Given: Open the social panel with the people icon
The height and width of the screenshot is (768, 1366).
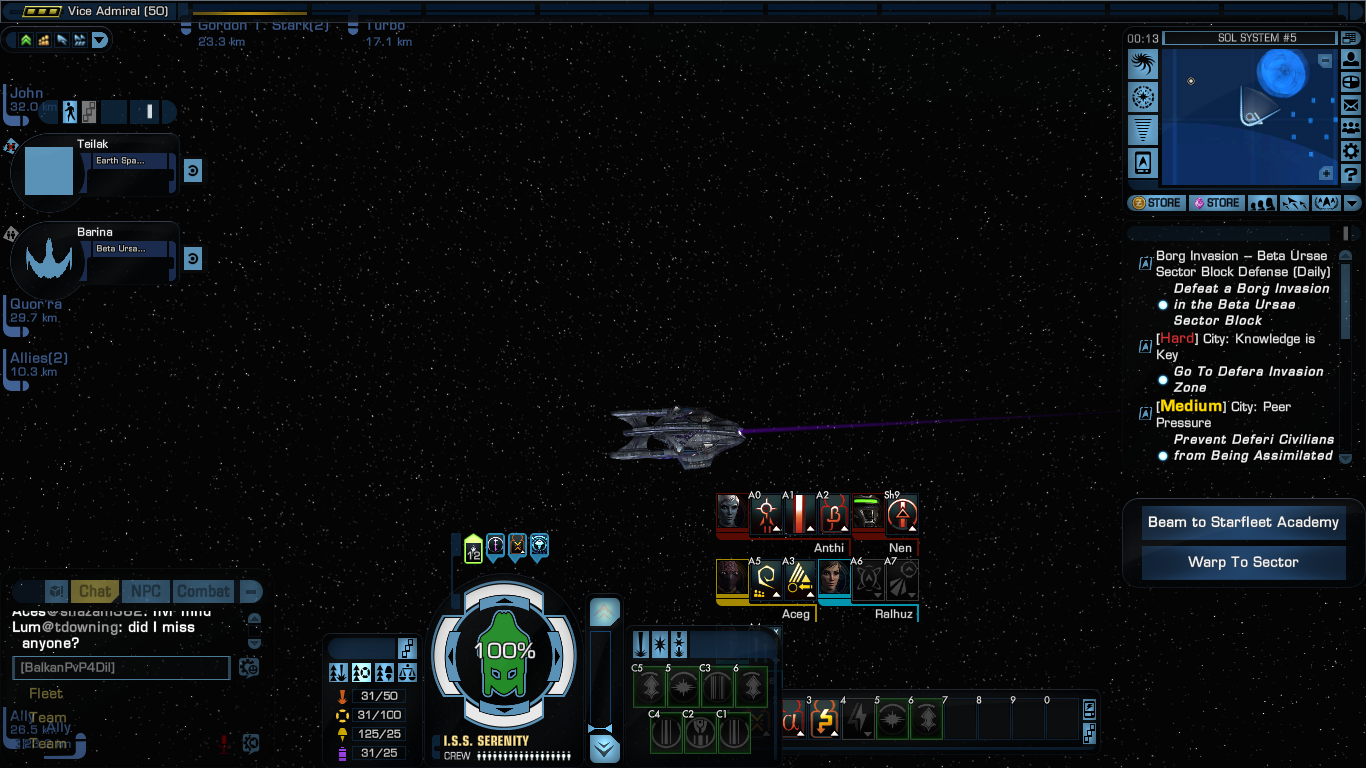Looking at the screenshot, I should pos(1351,129).
